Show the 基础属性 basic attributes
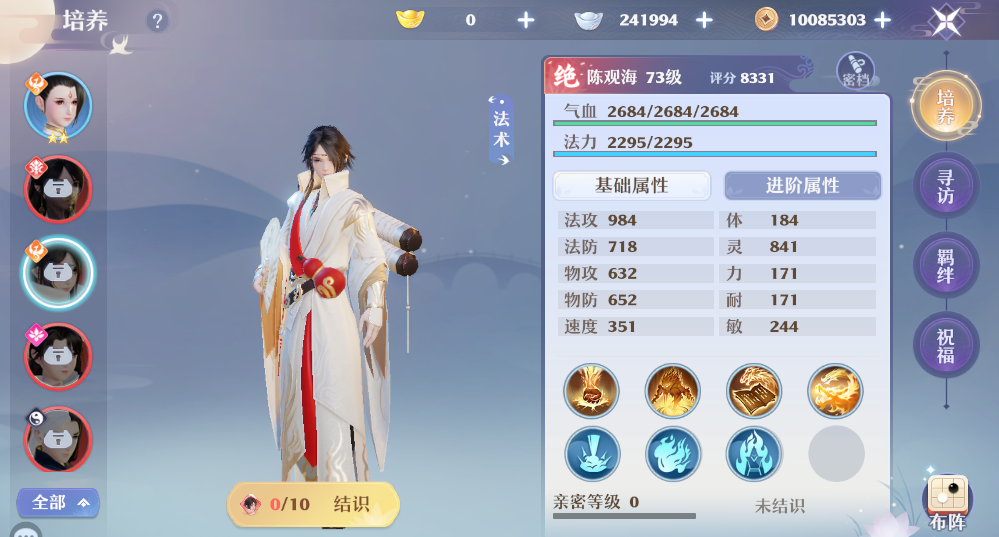 point(631,186)
